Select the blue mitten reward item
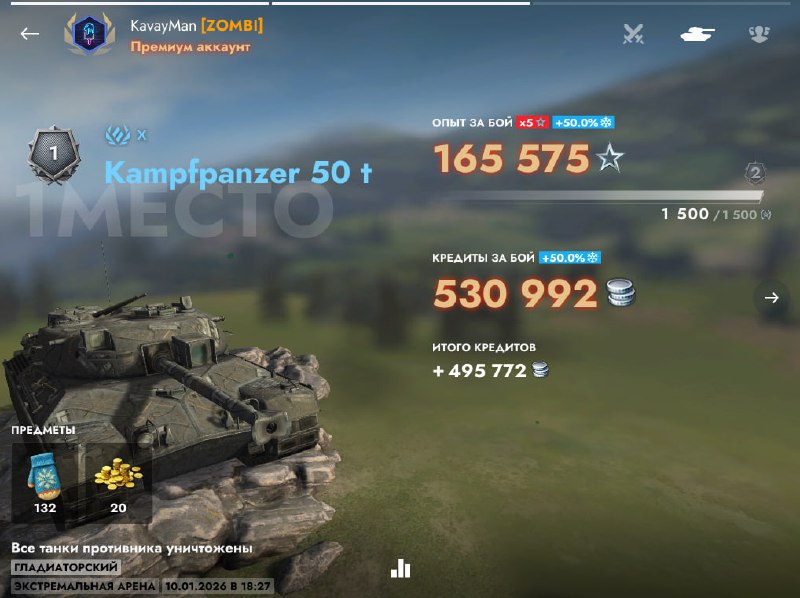Image resolution: width=800 pixels, height=598 pixels. click(44, 477)
